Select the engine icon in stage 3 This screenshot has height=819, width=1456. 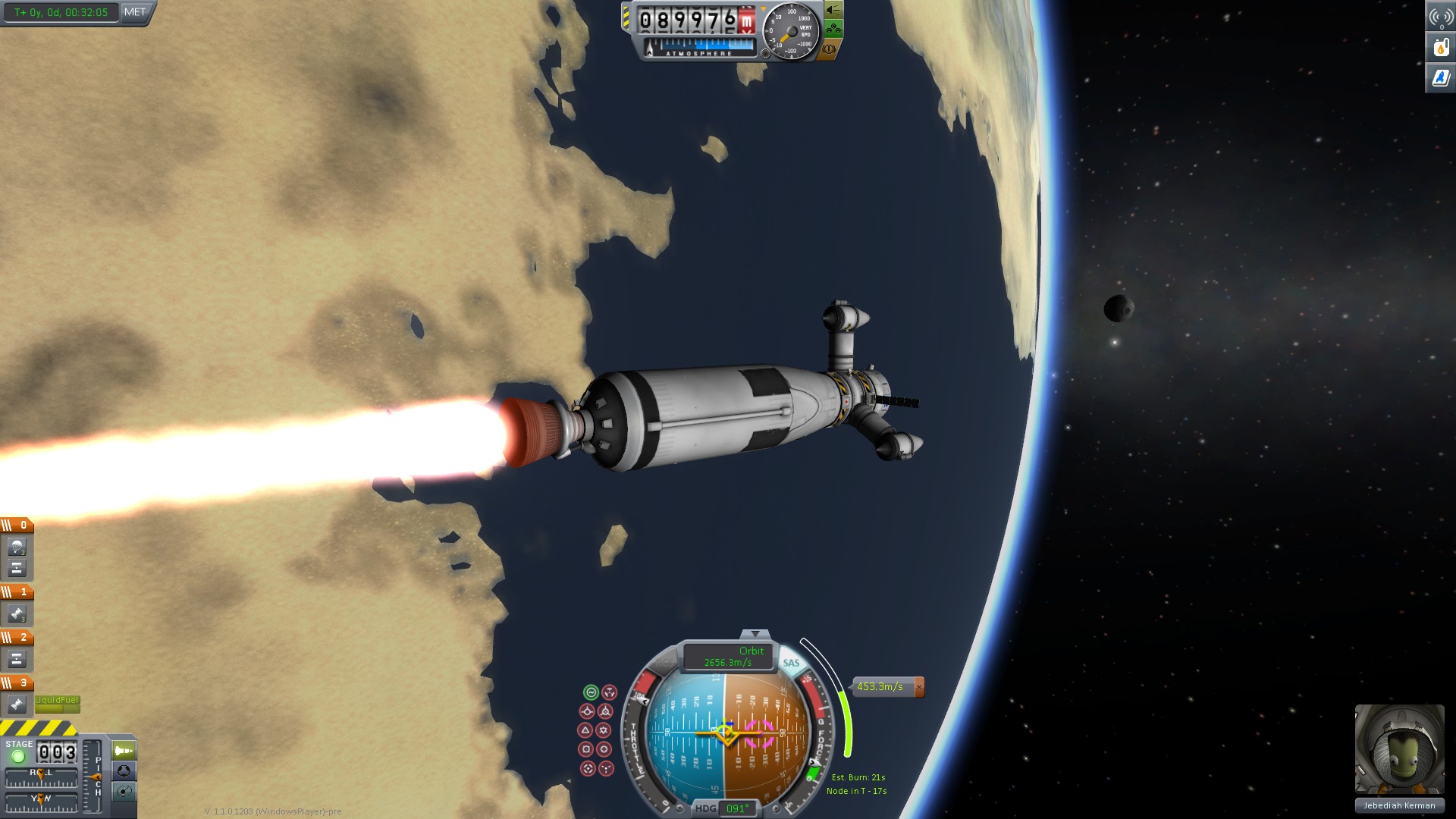(x=17, y=704)
